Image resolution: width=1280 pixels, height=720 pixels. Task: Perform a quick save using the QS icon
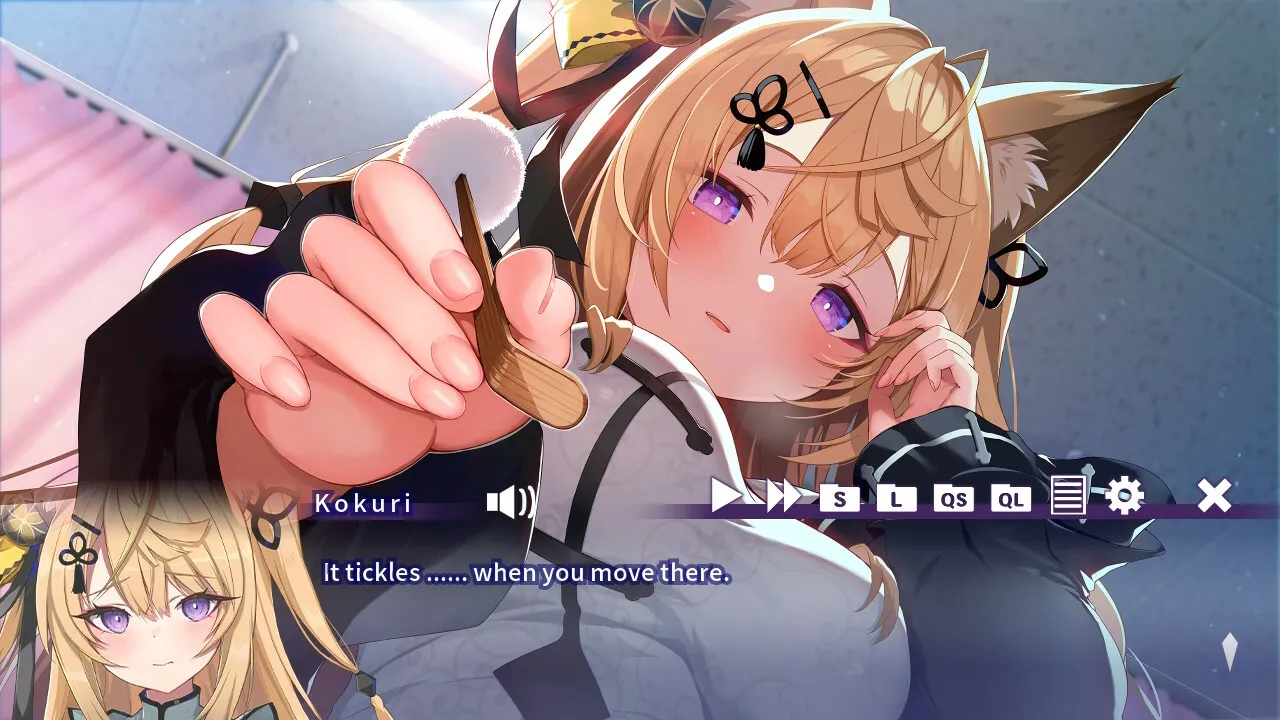(x=953, y=500)
